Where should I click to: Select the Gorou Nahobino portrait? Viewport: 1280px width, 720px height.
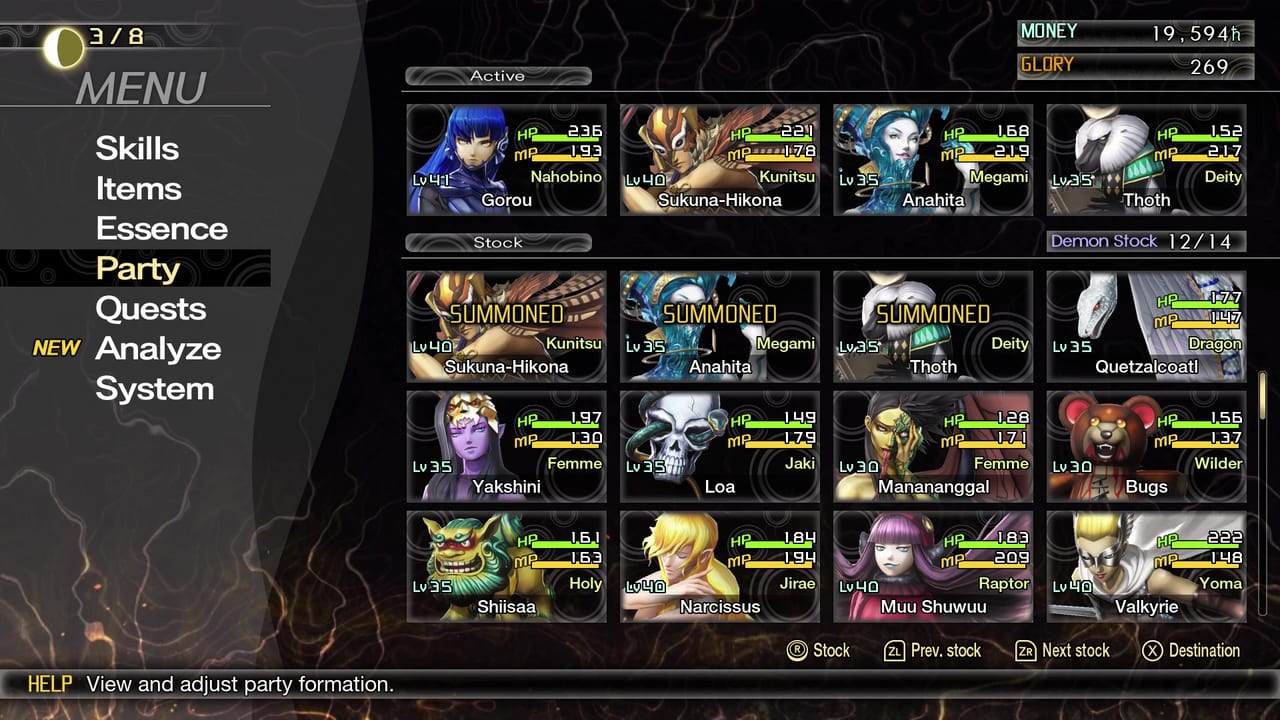506,160
